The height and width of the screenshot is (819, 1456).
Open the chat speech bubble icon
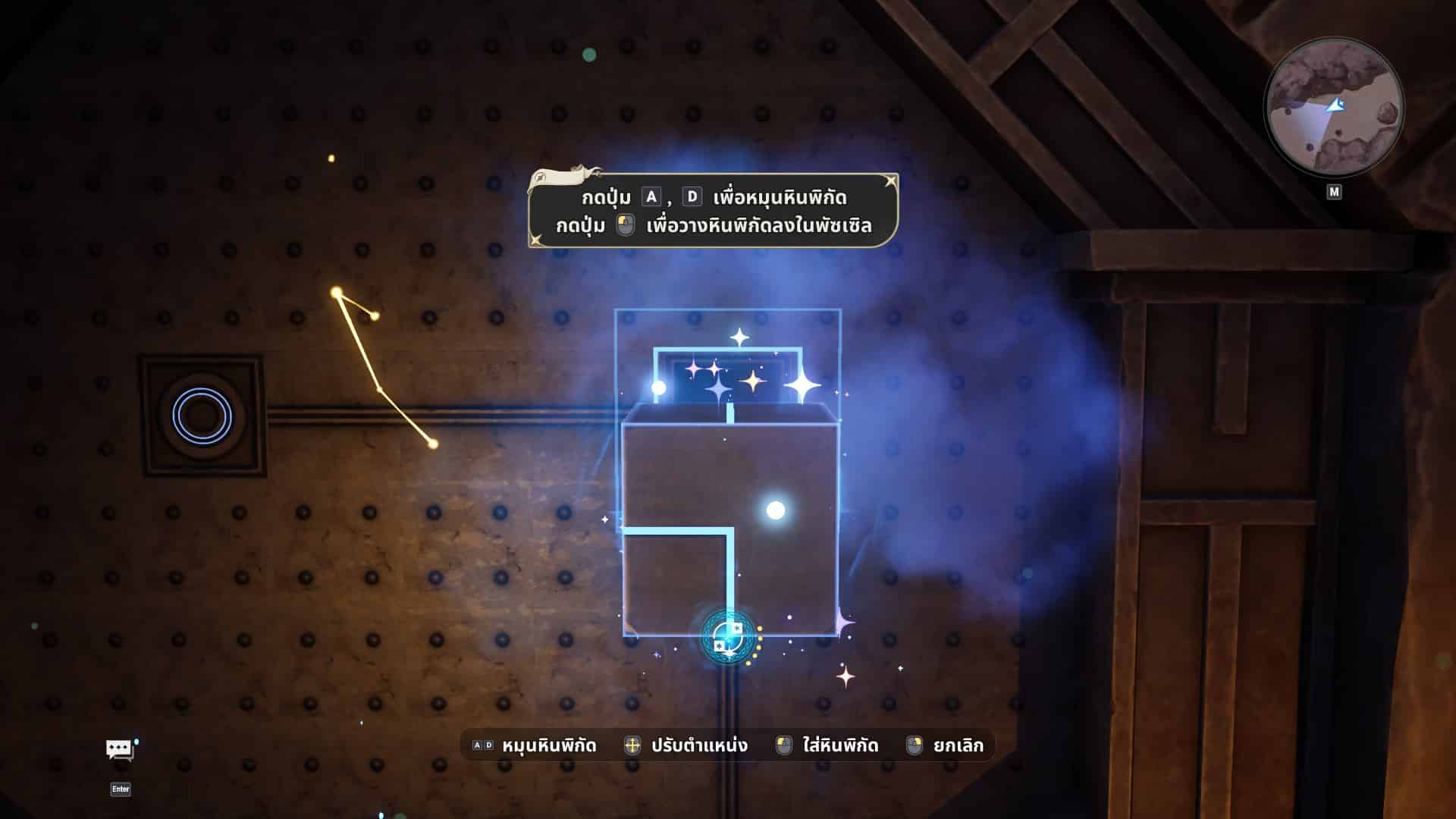point(120,750)
